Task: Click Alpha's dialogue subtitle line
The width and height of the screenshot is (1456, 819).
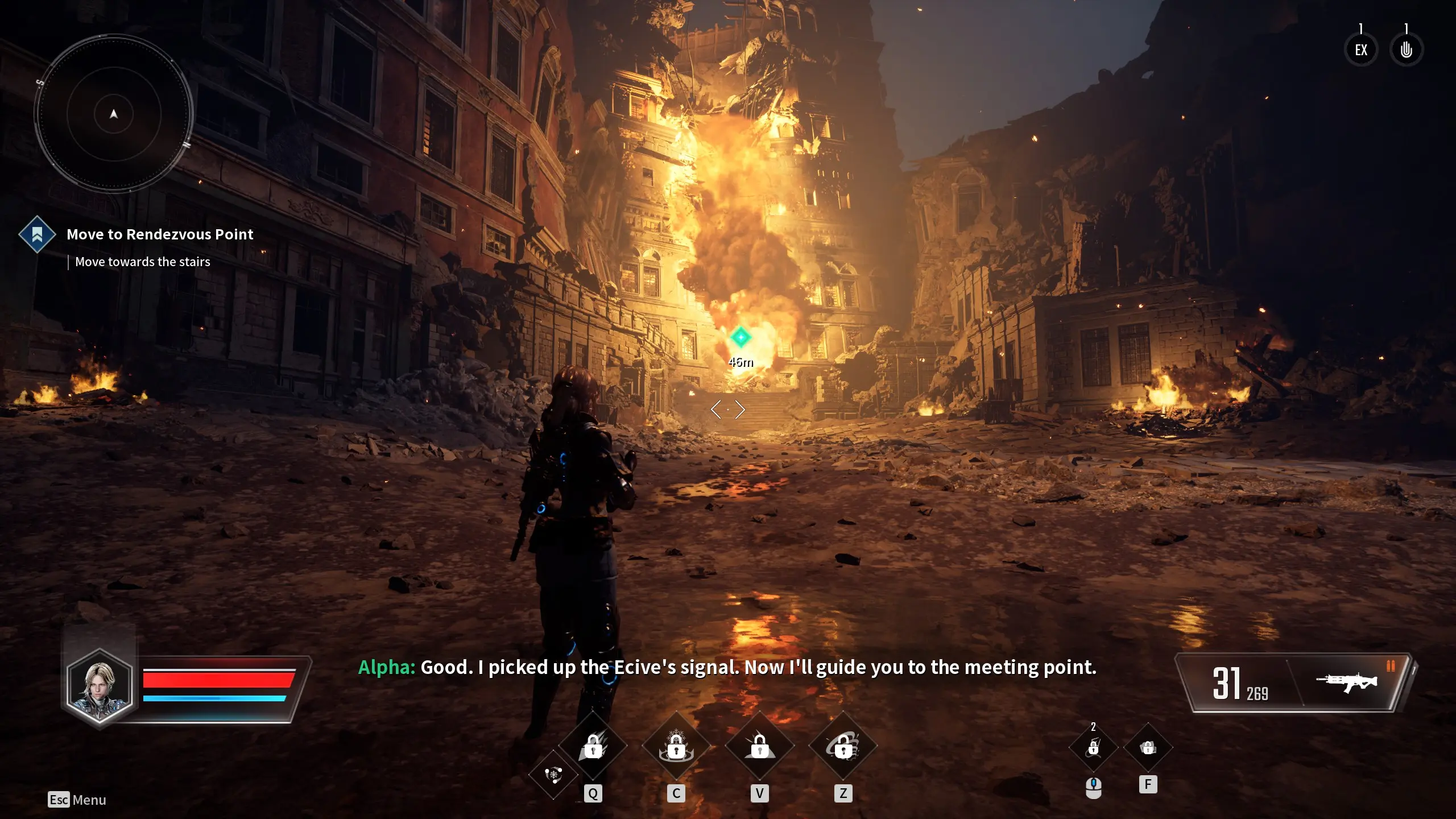Action: [x=728, y=667]
